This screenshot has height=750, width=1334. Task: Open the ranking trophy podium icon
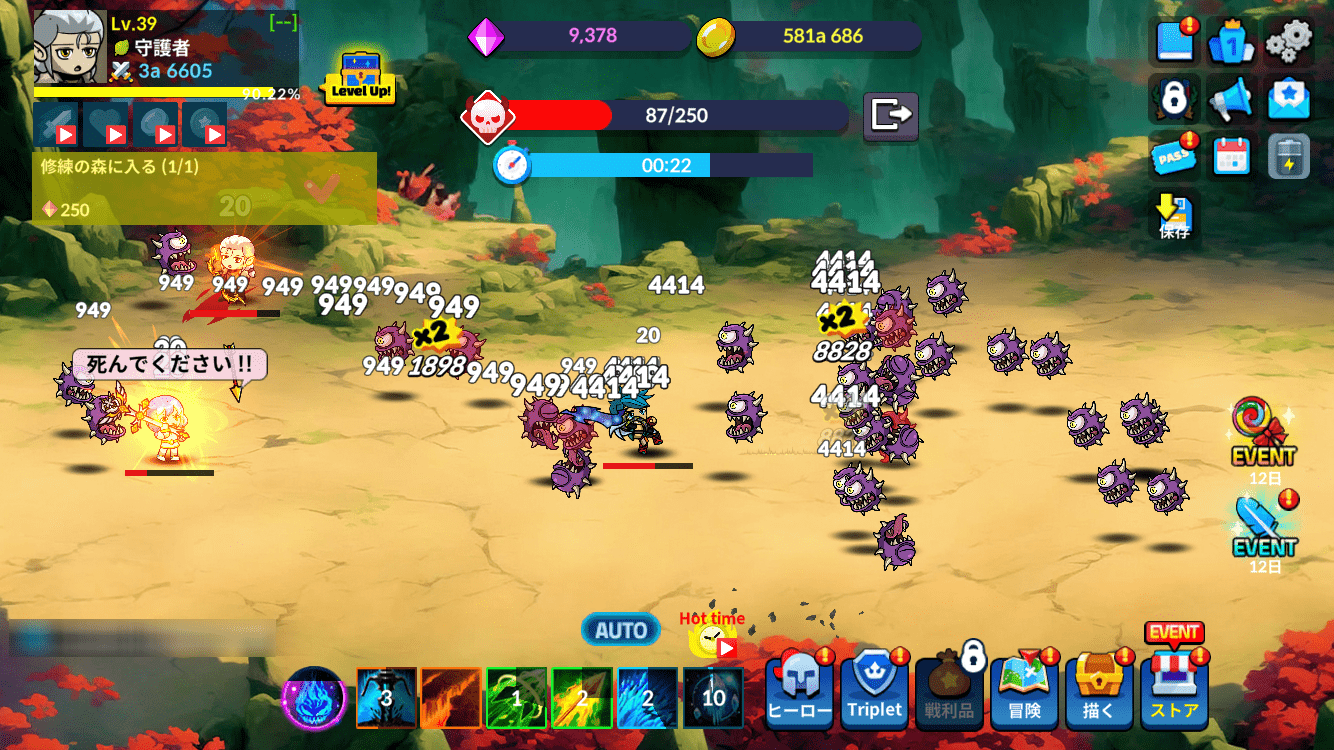point(1231,42)
